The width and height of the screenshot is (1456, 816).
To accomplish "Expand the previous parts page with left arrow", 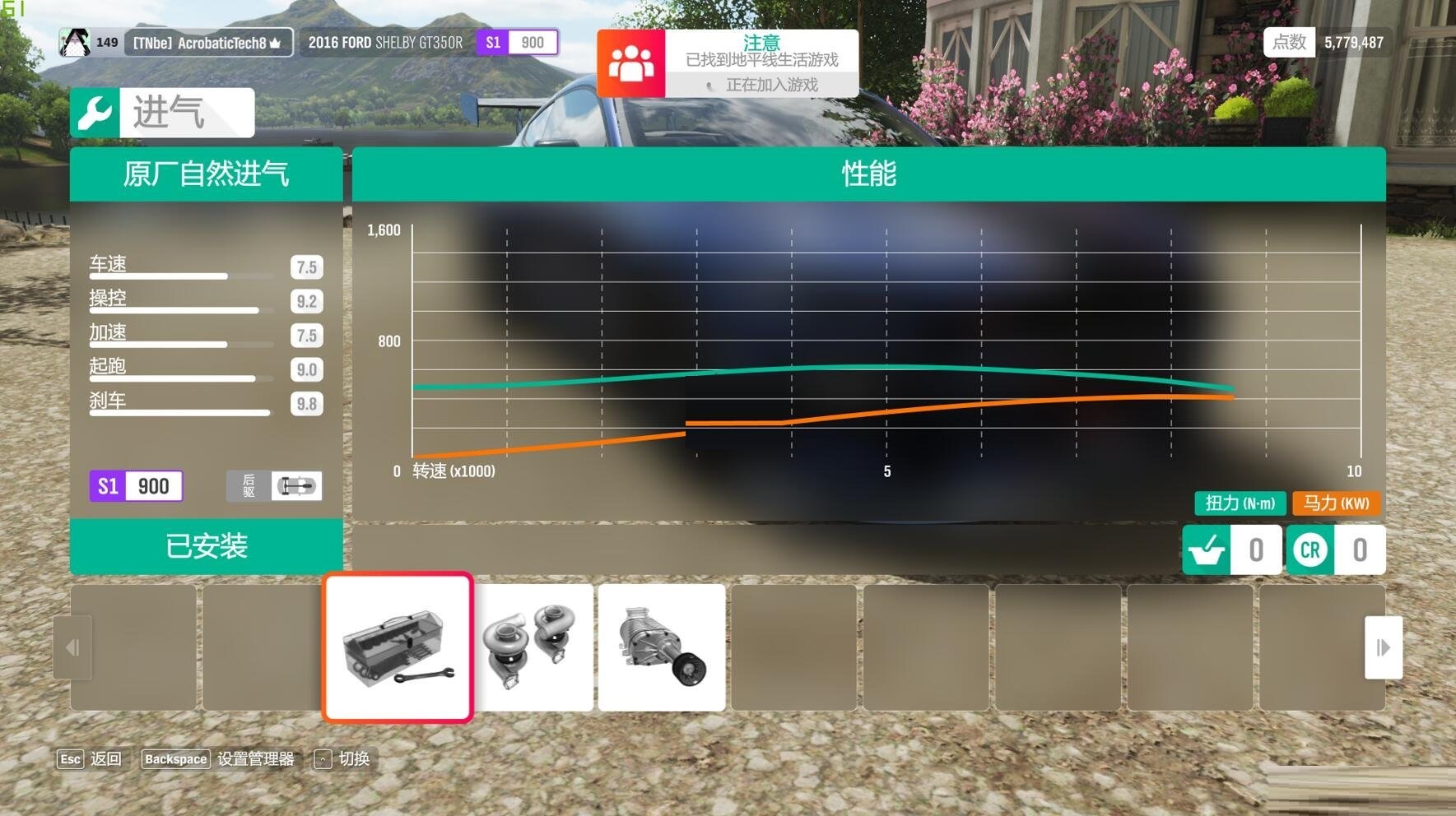I will click(72, 647).
